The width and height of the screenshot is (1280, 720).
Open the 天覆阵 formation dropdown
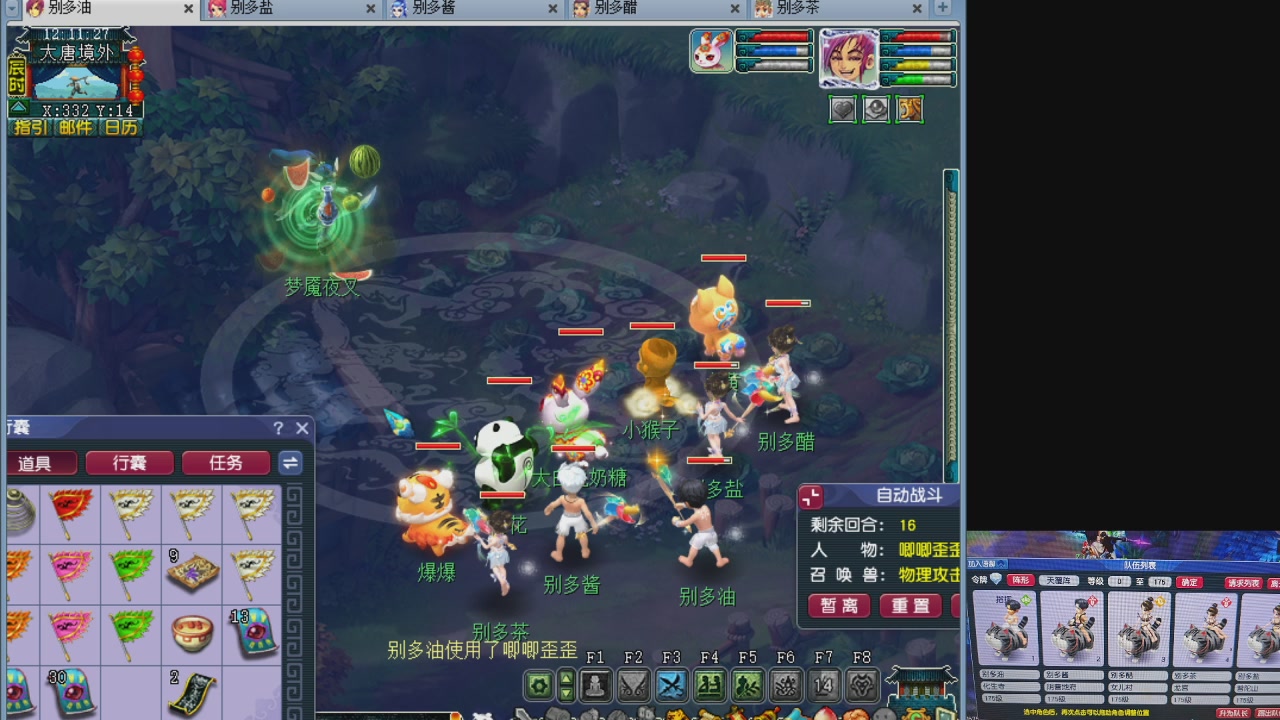[x=1058, y=581]
